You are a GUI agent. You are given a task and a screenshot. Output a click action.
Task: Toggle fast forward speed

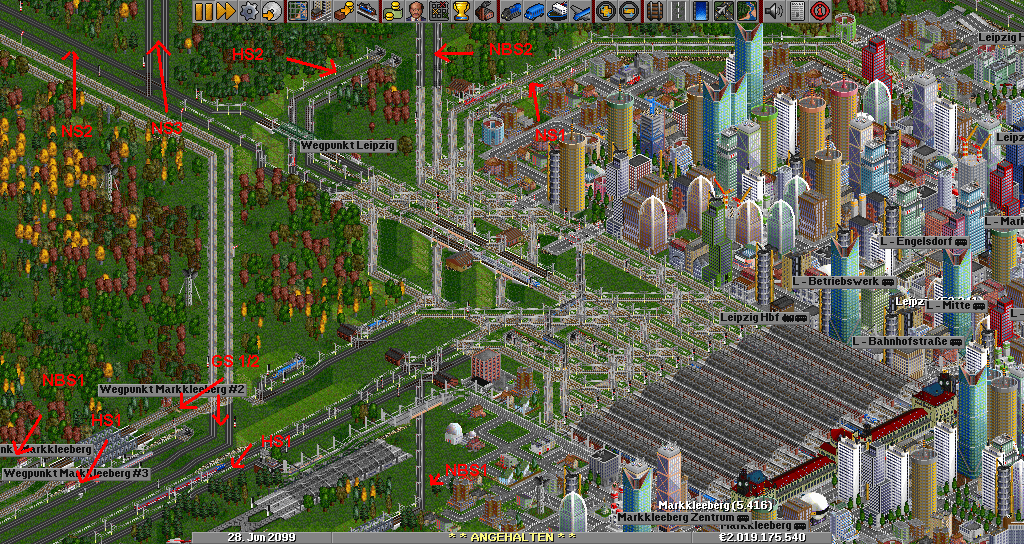click(225, 11)
